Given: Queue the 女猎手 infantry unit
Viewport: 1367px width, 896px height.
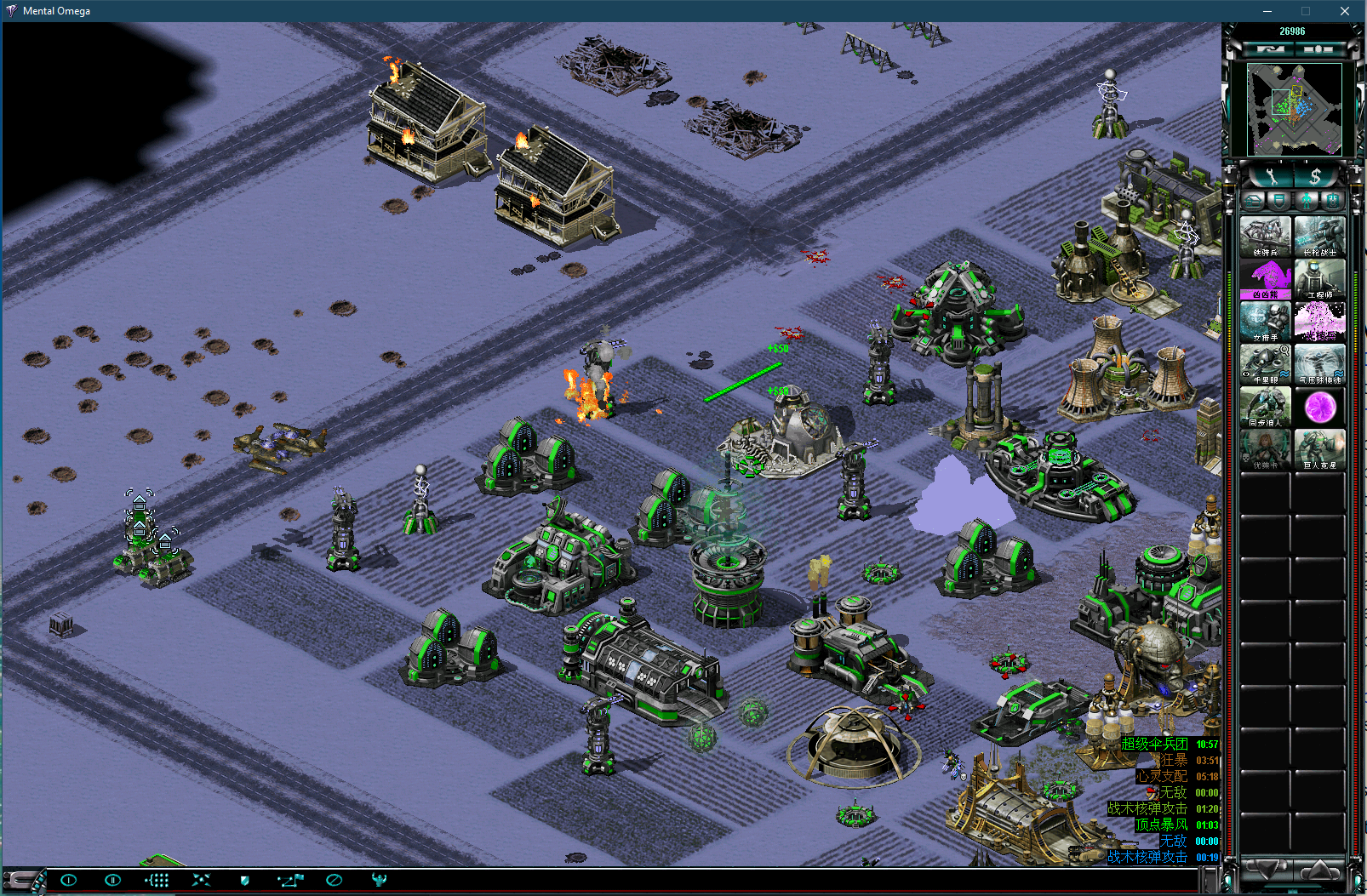Looking at the screenshot, I should click(x=1266, y=322).
